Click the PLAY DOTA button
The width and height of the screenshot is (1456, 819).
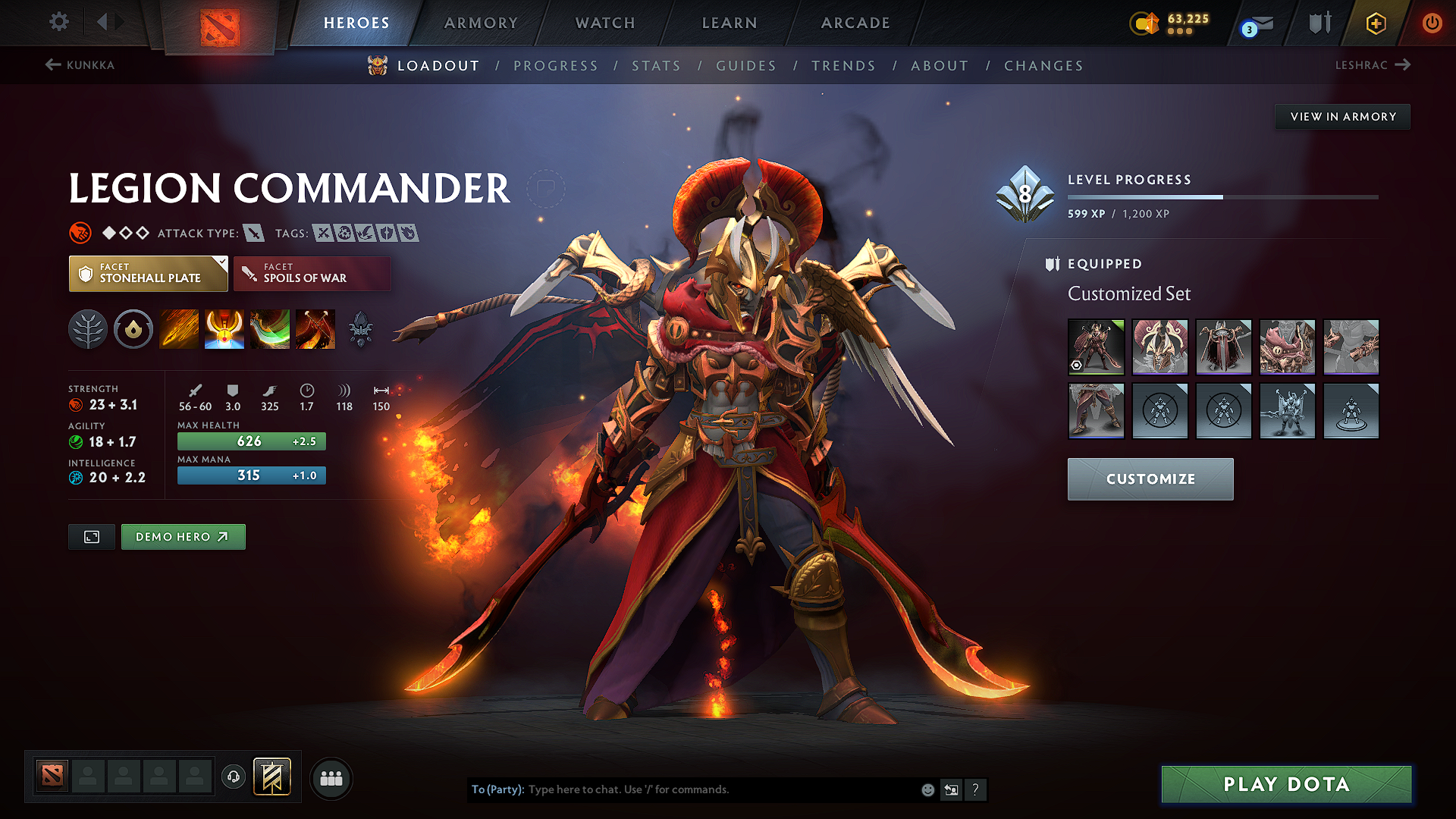1285,784
